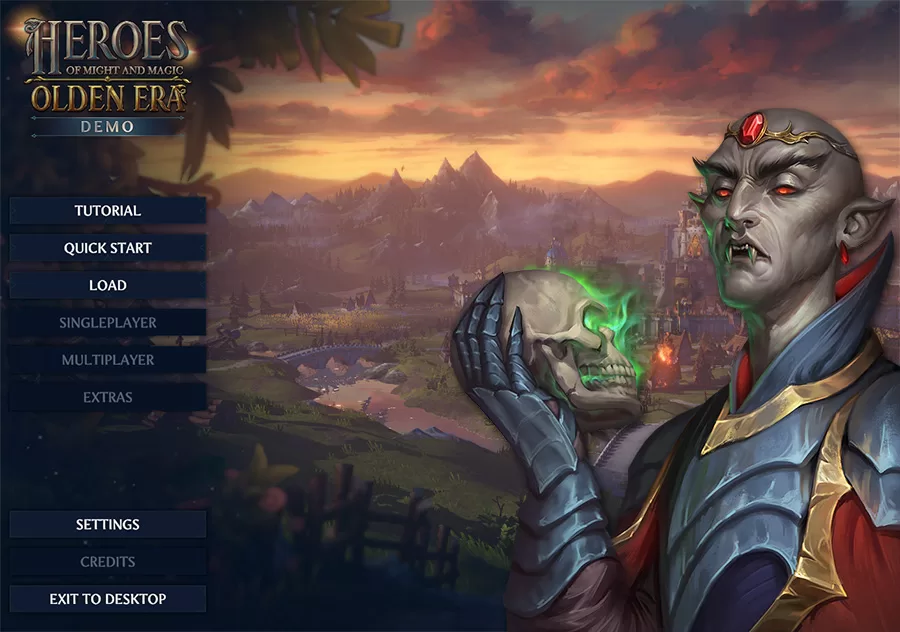The image size is (900, 632).
Task: Open the Tutorial menu entry
Action: pos(108,211)
